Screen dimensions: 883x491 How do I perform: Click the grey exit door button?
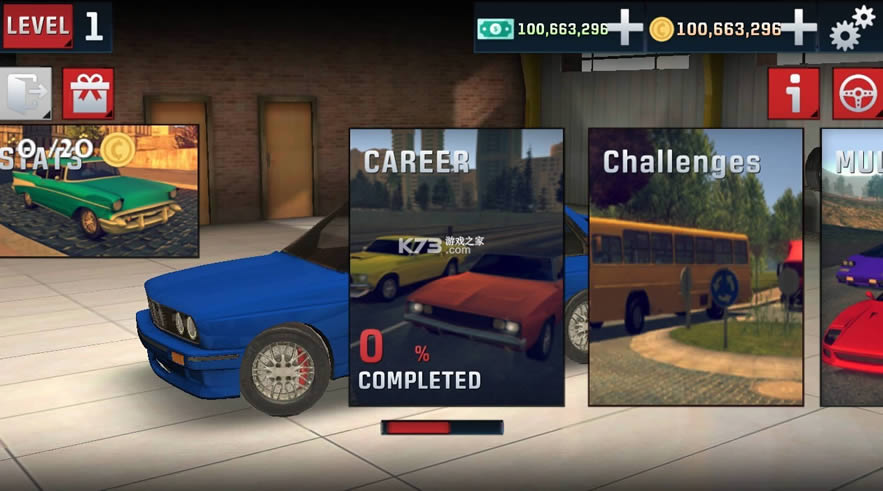point(24,94)
